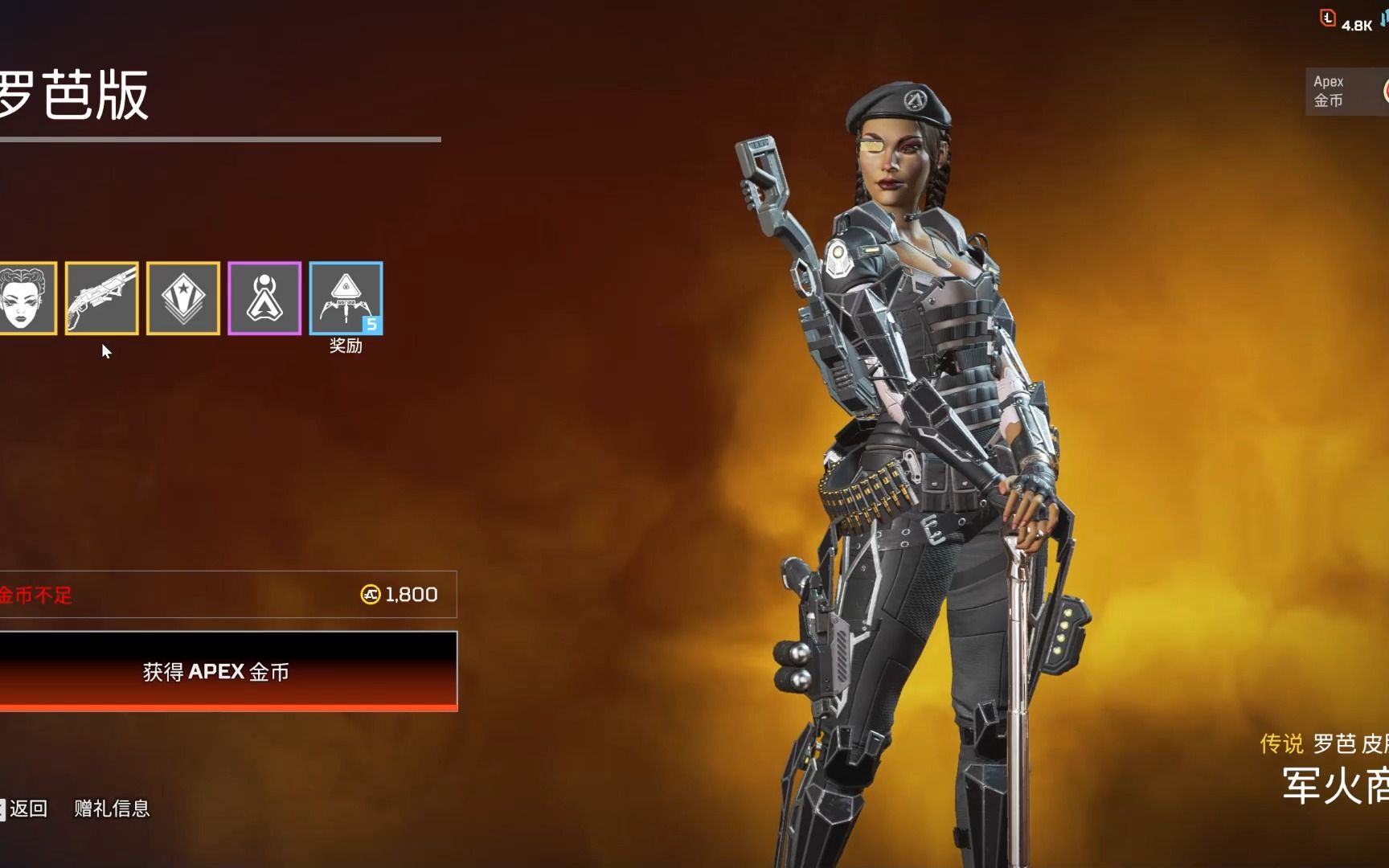Open the Apex pack 奖励 item
1389x868 pixels.
(x=346, y=298)
